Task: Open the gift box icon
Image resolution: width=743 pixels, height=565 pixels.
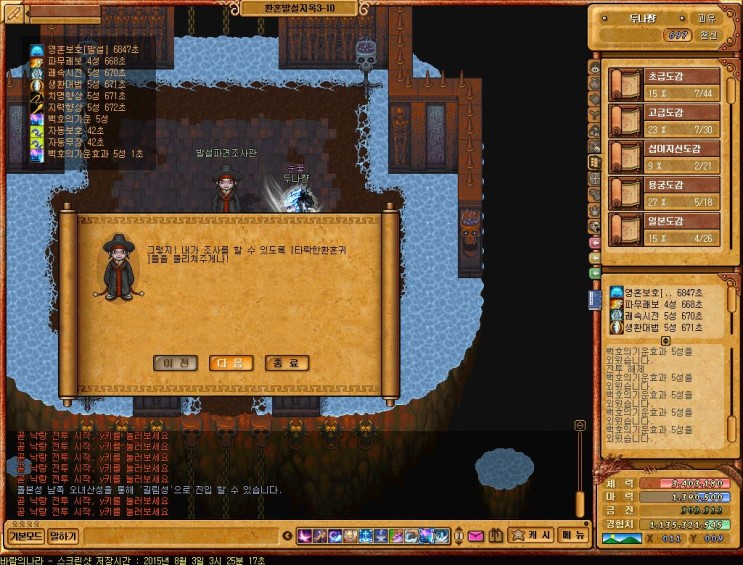Action: pyautogui.click(x=495, y=536)
